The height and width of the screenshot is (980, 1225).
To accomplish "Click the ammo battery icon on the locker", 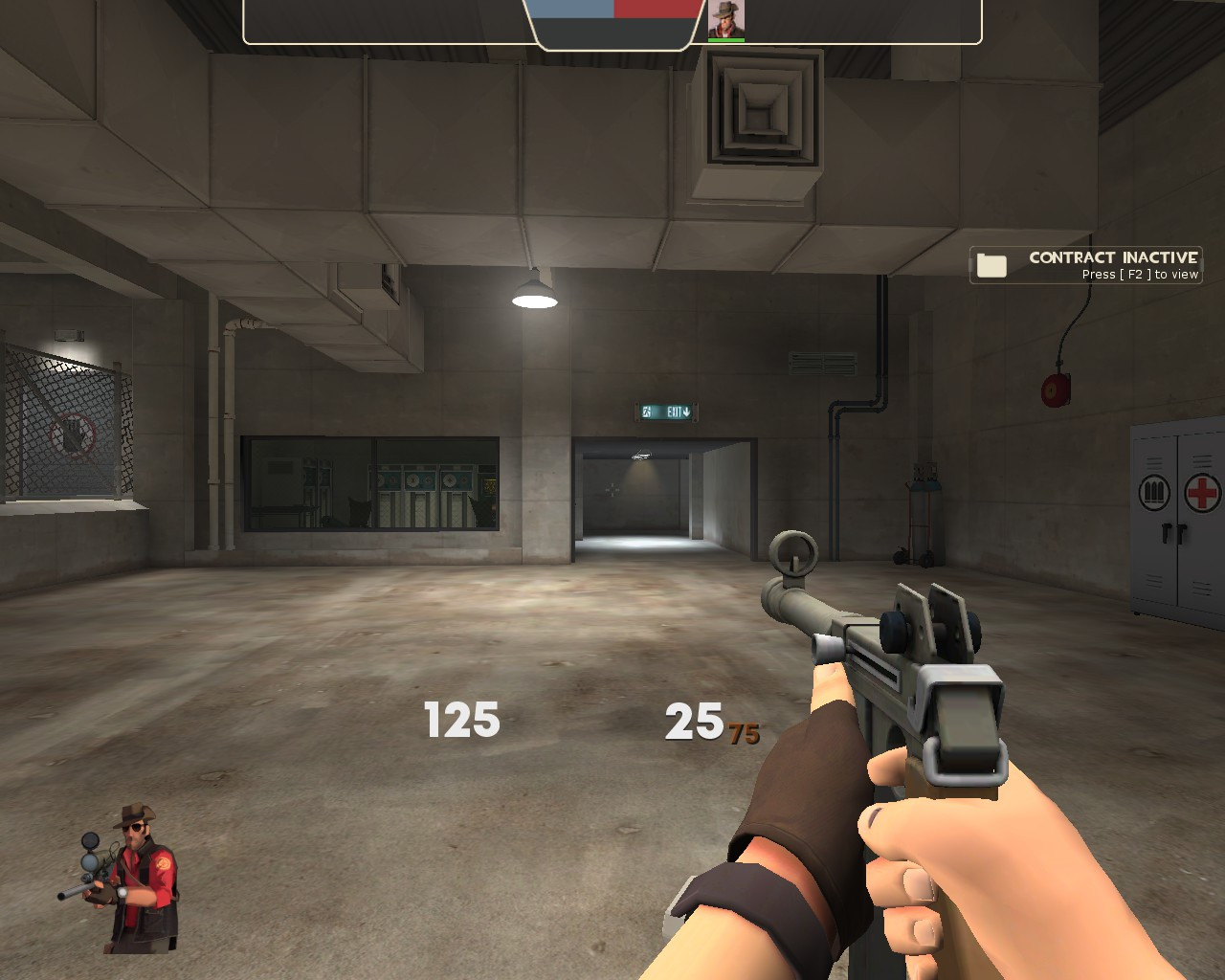I will pos(1156,491).
